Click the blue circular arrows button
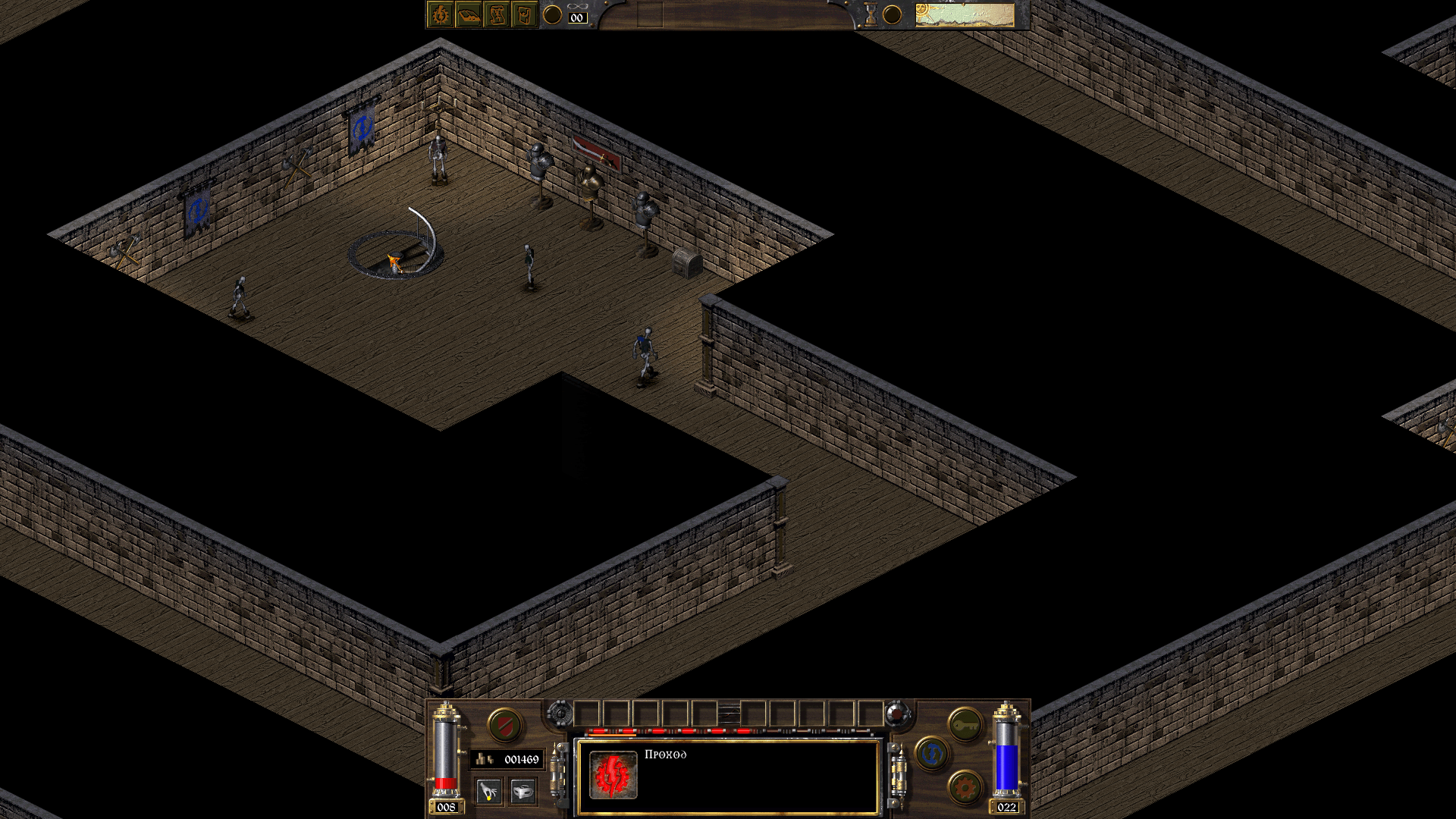Screen dimensions: 1456x819 click(x=932, y=754)
